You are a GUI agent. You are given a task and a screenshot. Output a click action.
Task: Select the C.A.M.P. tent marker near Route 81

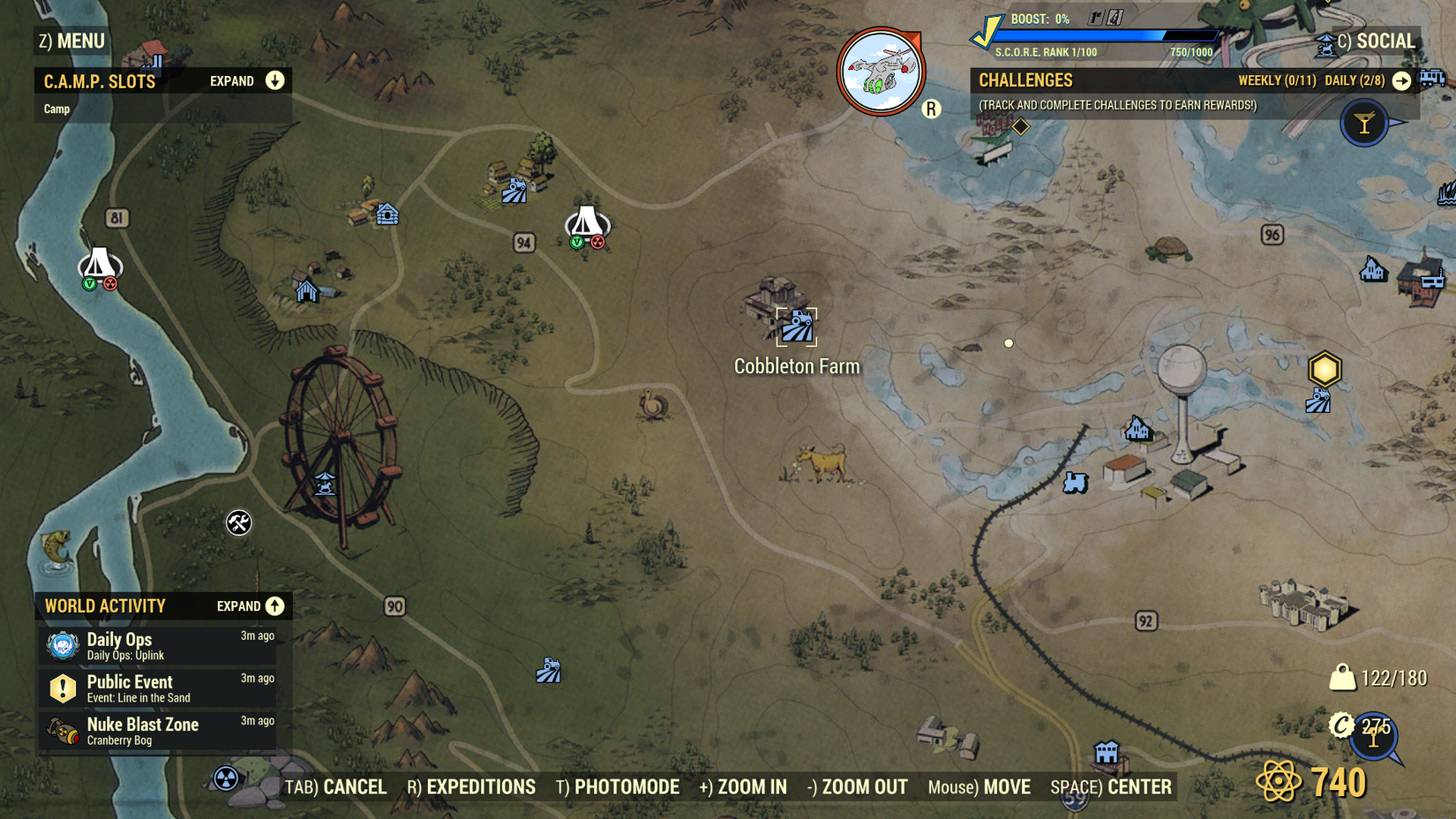coord(99,265)
